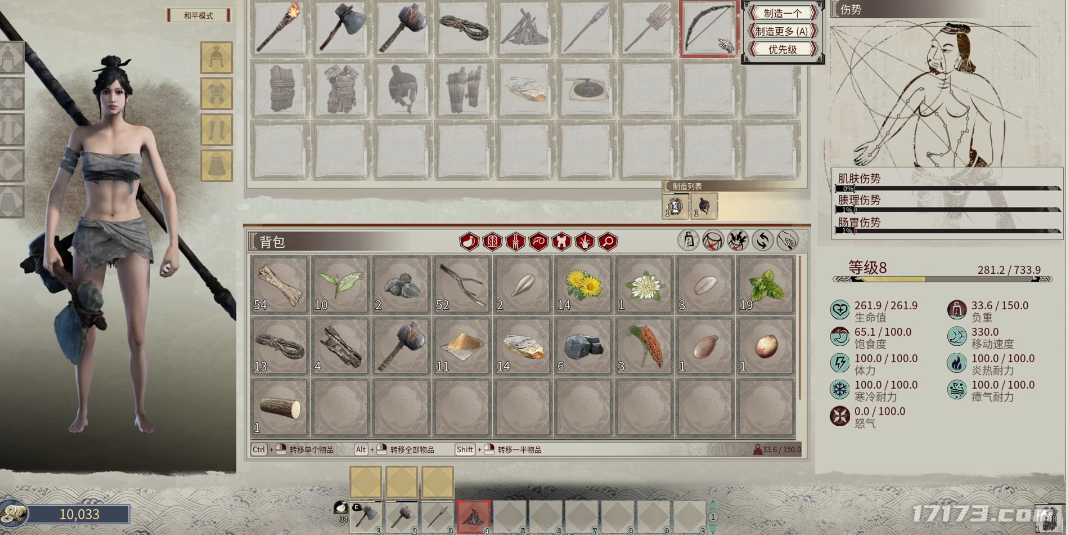
Task: Select the green mint leaves stack
Action: coord(766,284)
